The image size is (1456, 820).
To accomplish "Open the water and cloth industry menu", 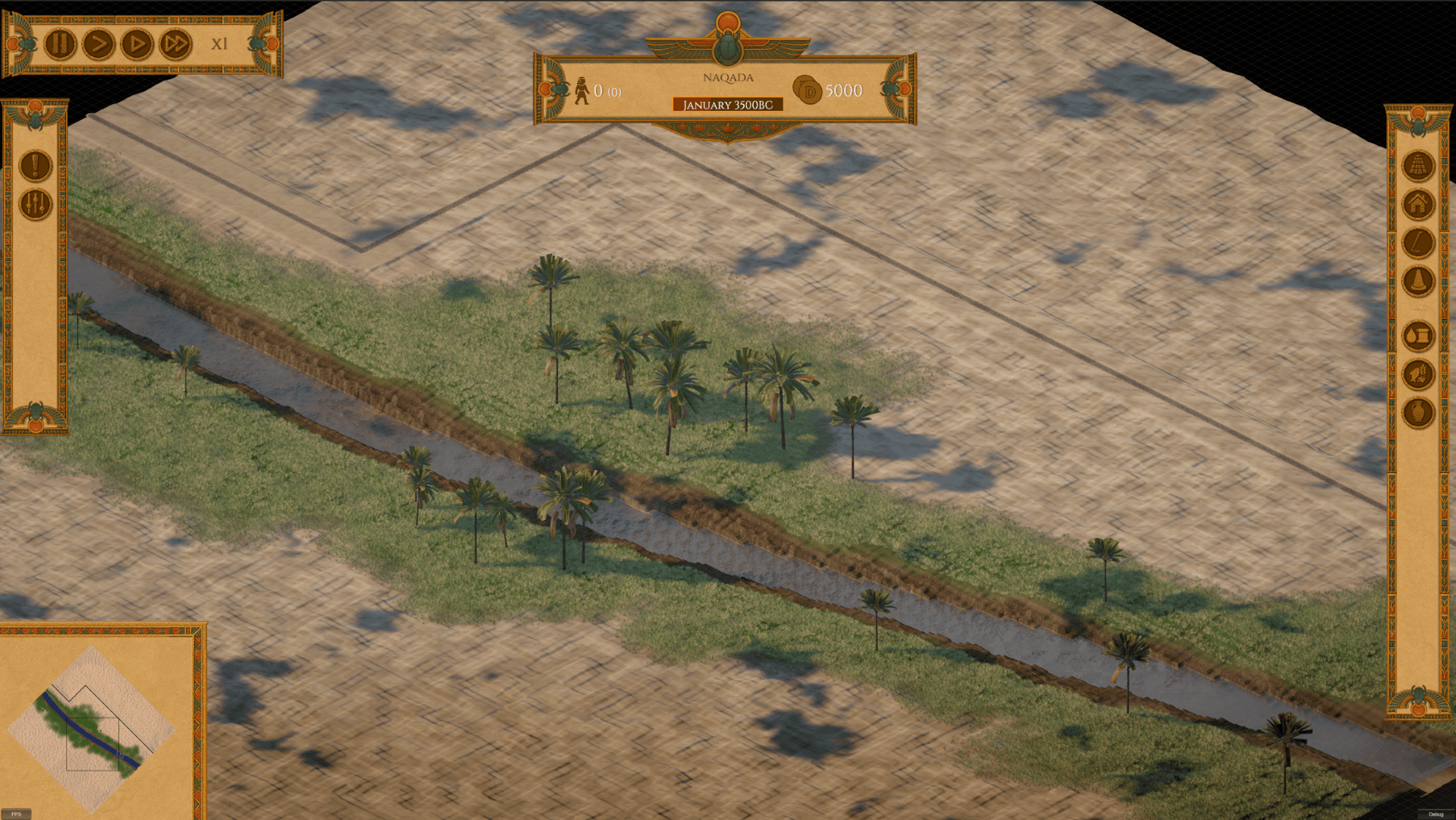I will click(x=1417, y=333).
